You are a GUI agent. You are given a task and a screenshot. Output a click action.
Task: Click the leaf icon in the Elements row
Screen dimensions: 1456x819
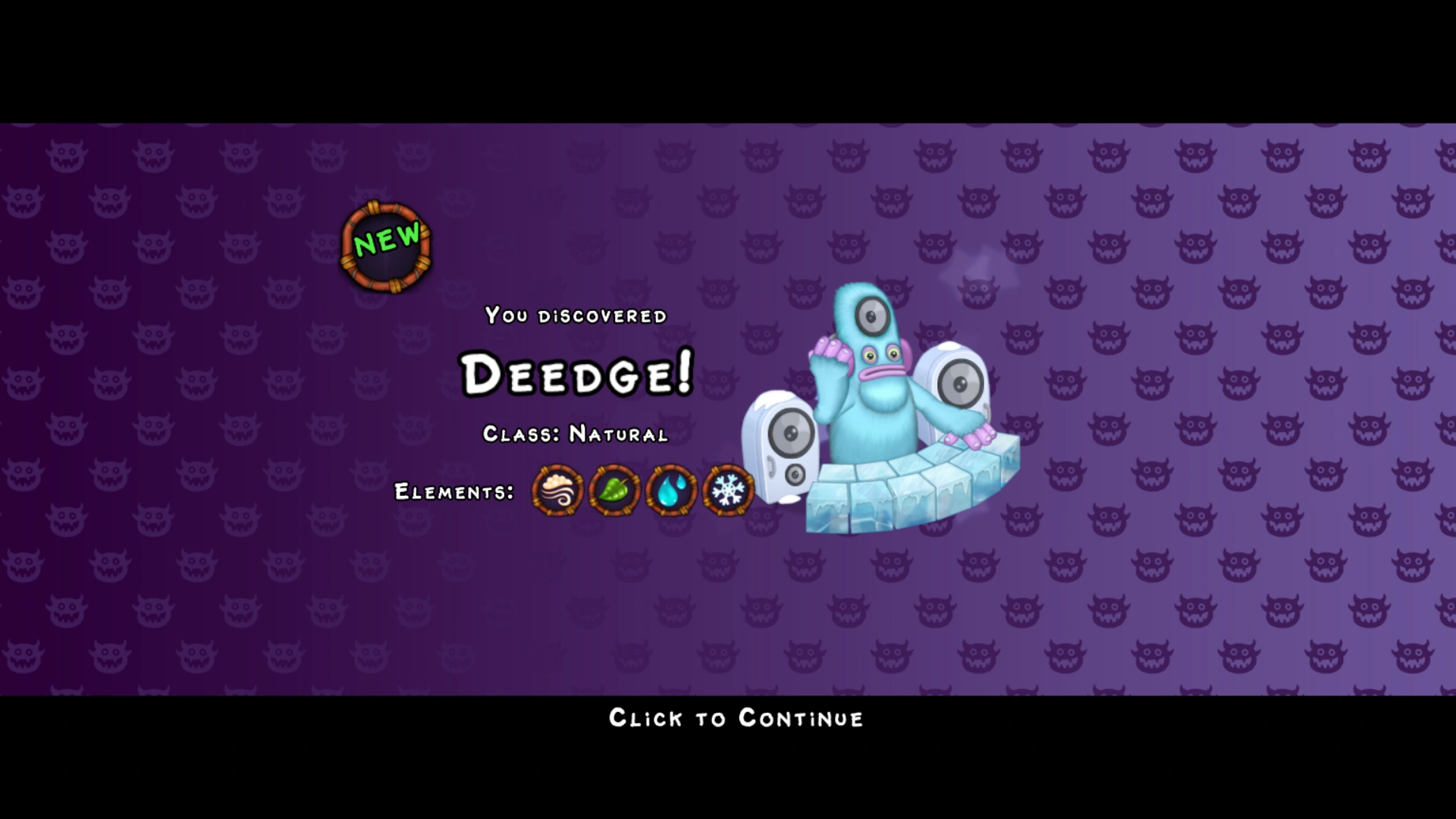(615, 491)
